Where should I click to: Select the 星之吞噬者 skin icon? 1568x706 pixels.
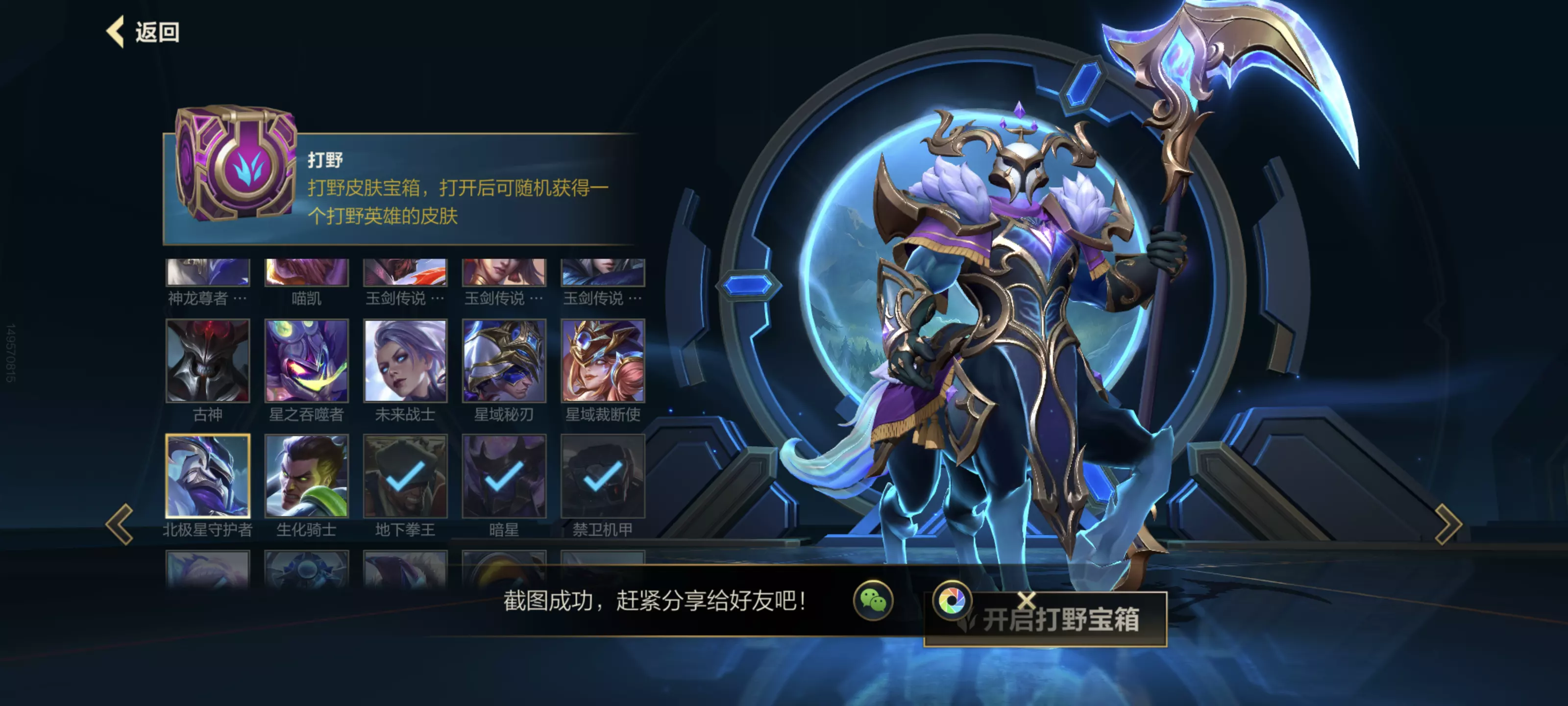306,362
